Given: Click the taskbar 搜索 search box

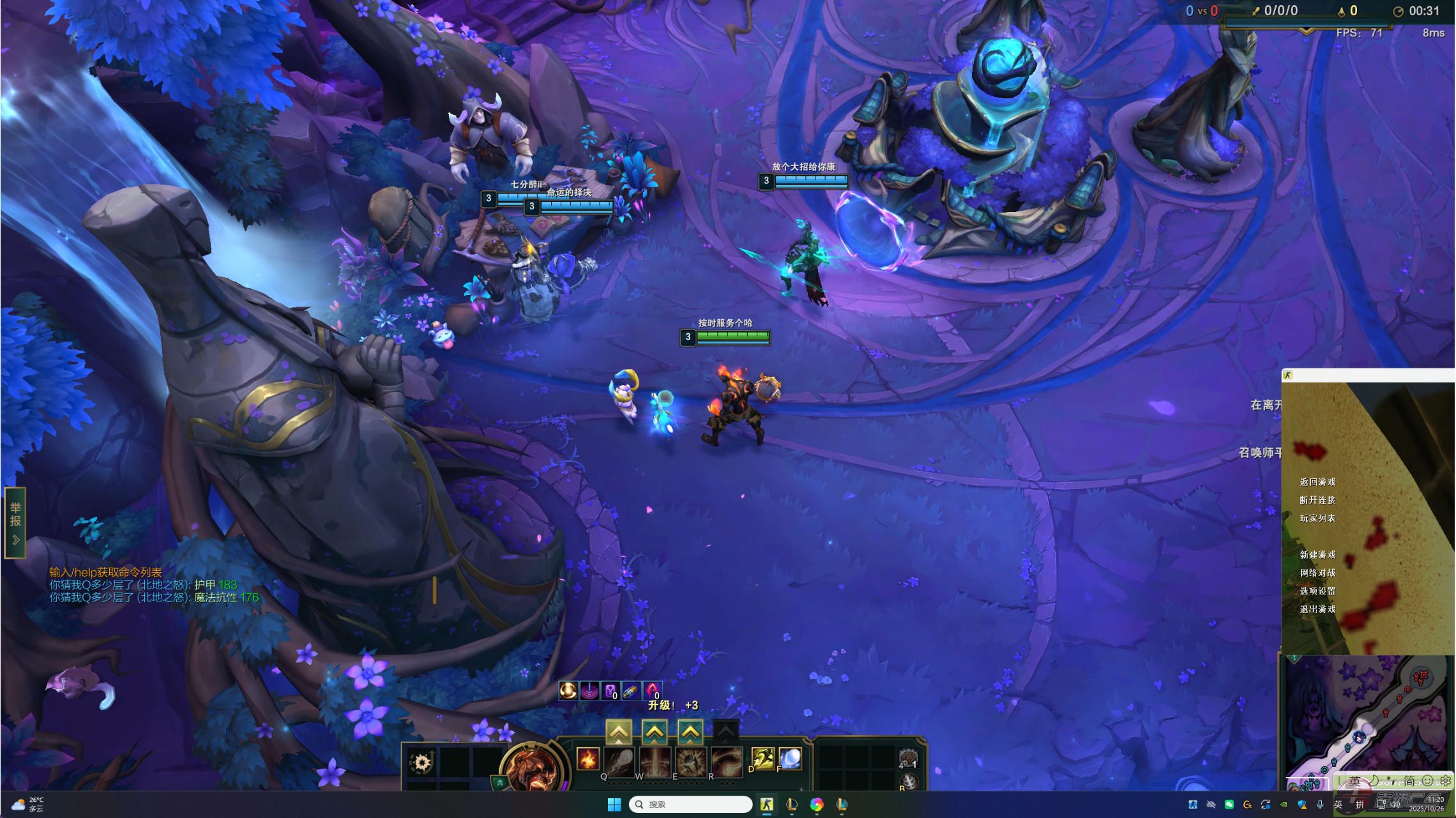Looking at the screenshot, I should pos(691,805).
